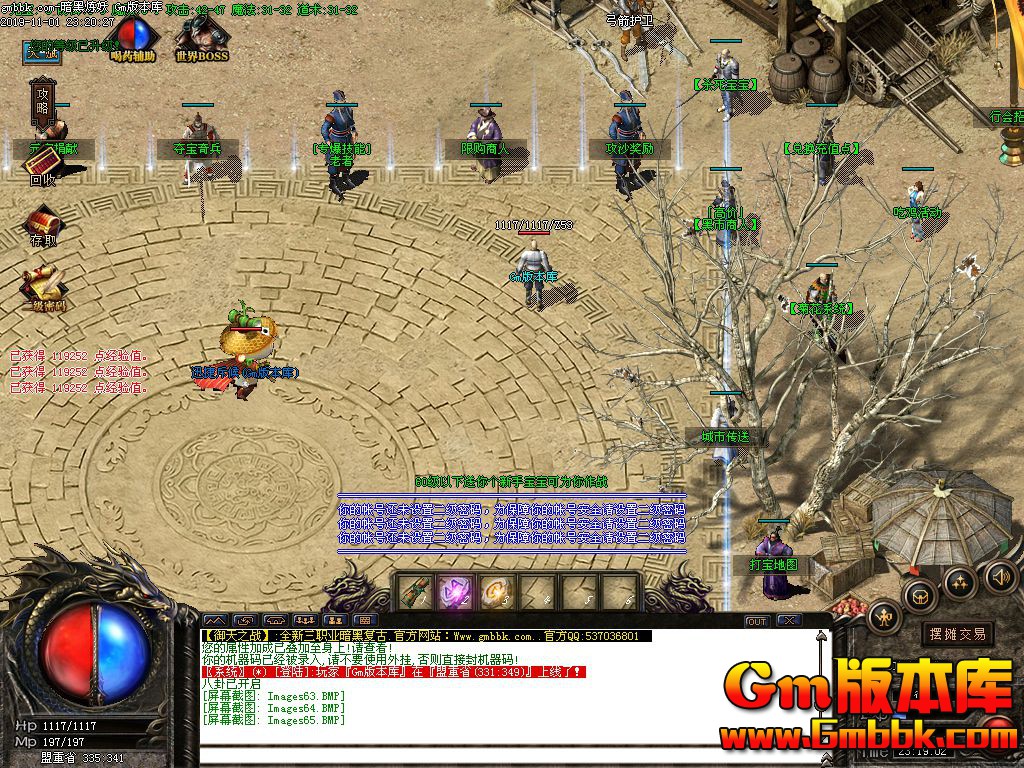This screenshot has height=768, width=1024.
Task: Open the 存取 storage chest
Action: click(x=43, y=223)
